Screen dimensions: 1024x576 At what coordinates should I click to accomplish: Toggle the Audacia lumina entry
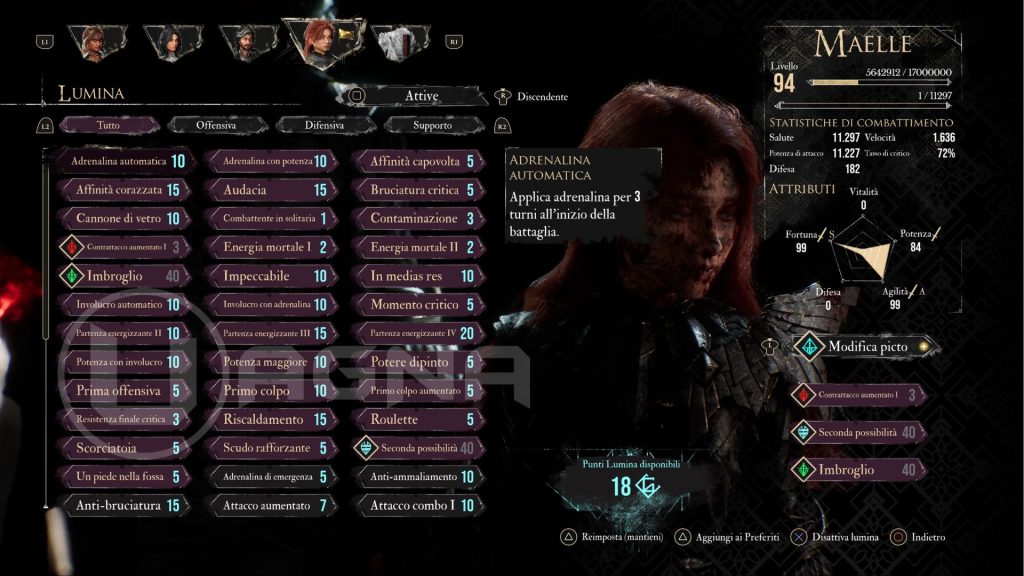pyautogui.click(x=267, y=190)
